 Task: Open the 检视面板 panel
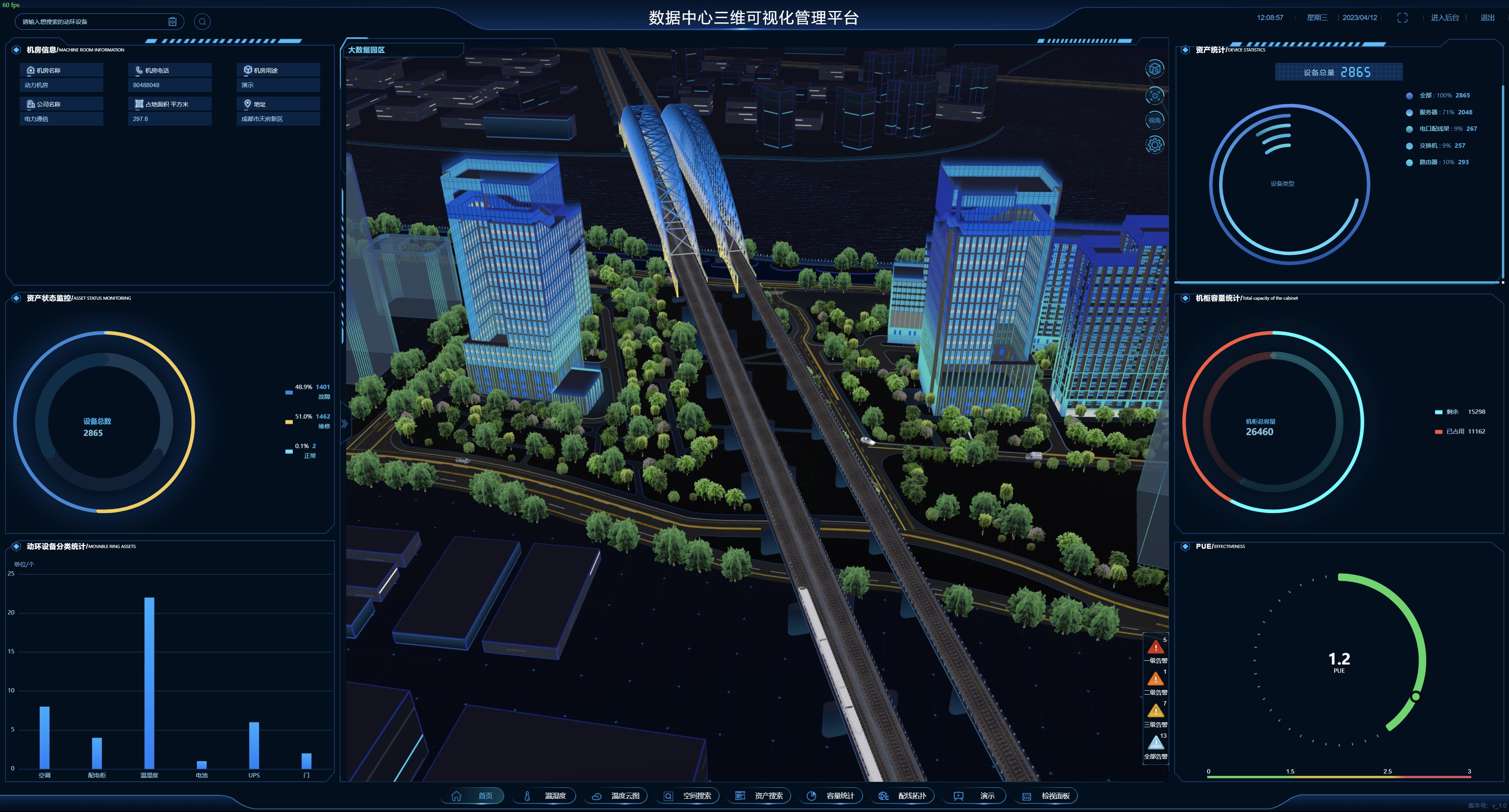[1047, 796]
